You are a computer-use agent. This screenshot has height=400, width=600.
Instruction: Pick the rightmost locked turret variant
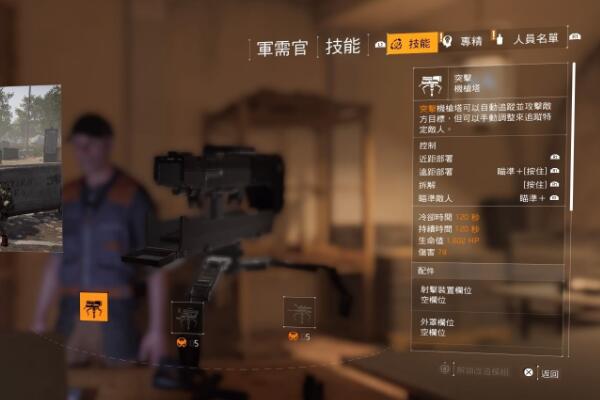click(x=299, y=312)
